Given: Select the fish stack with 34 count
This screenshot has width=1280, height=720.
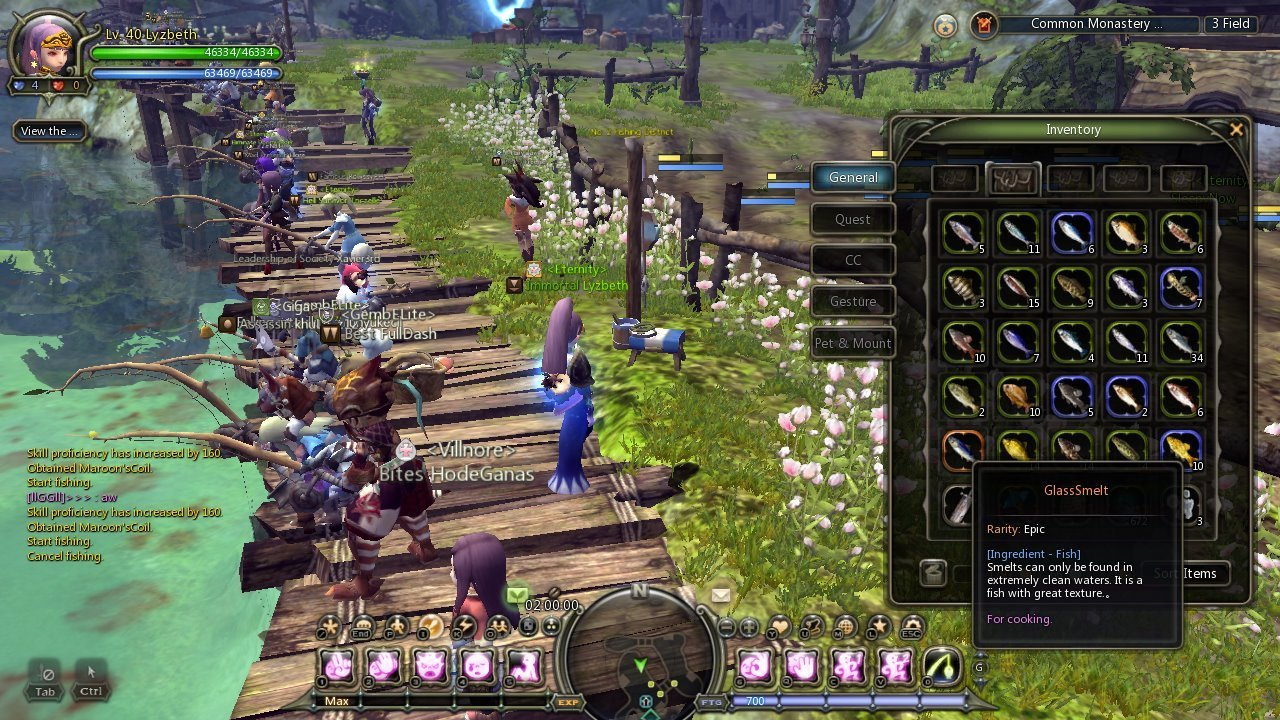Looking at the screenshot, I should [x=1181, y=341].
